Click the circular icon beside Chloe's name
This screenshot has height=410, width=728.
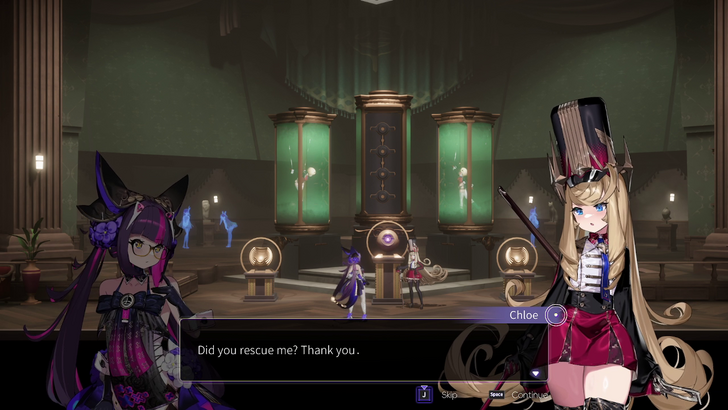(555, 315)
